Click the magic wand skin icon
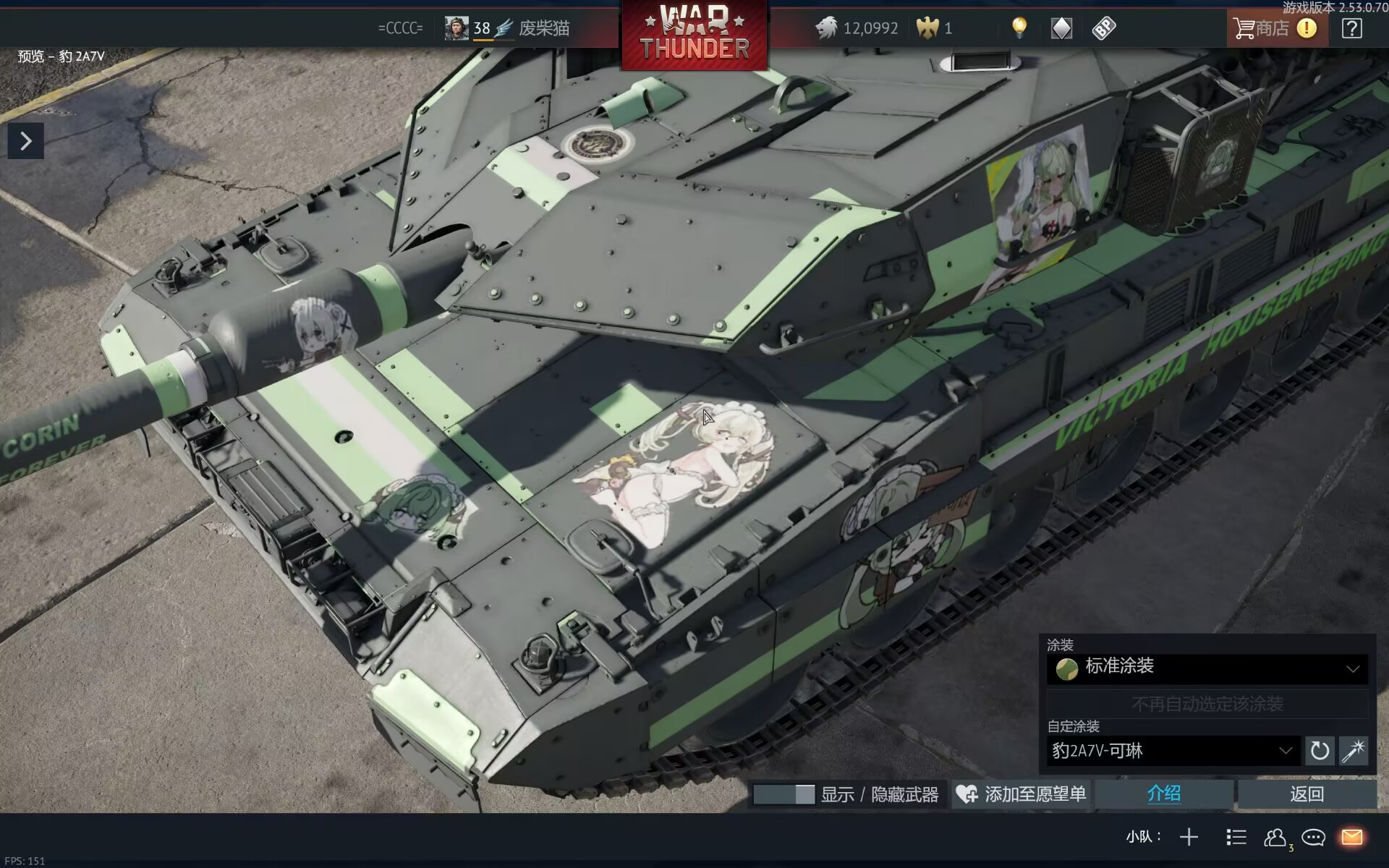Viewport: 1389px width, 868px height. (1353, 751)
